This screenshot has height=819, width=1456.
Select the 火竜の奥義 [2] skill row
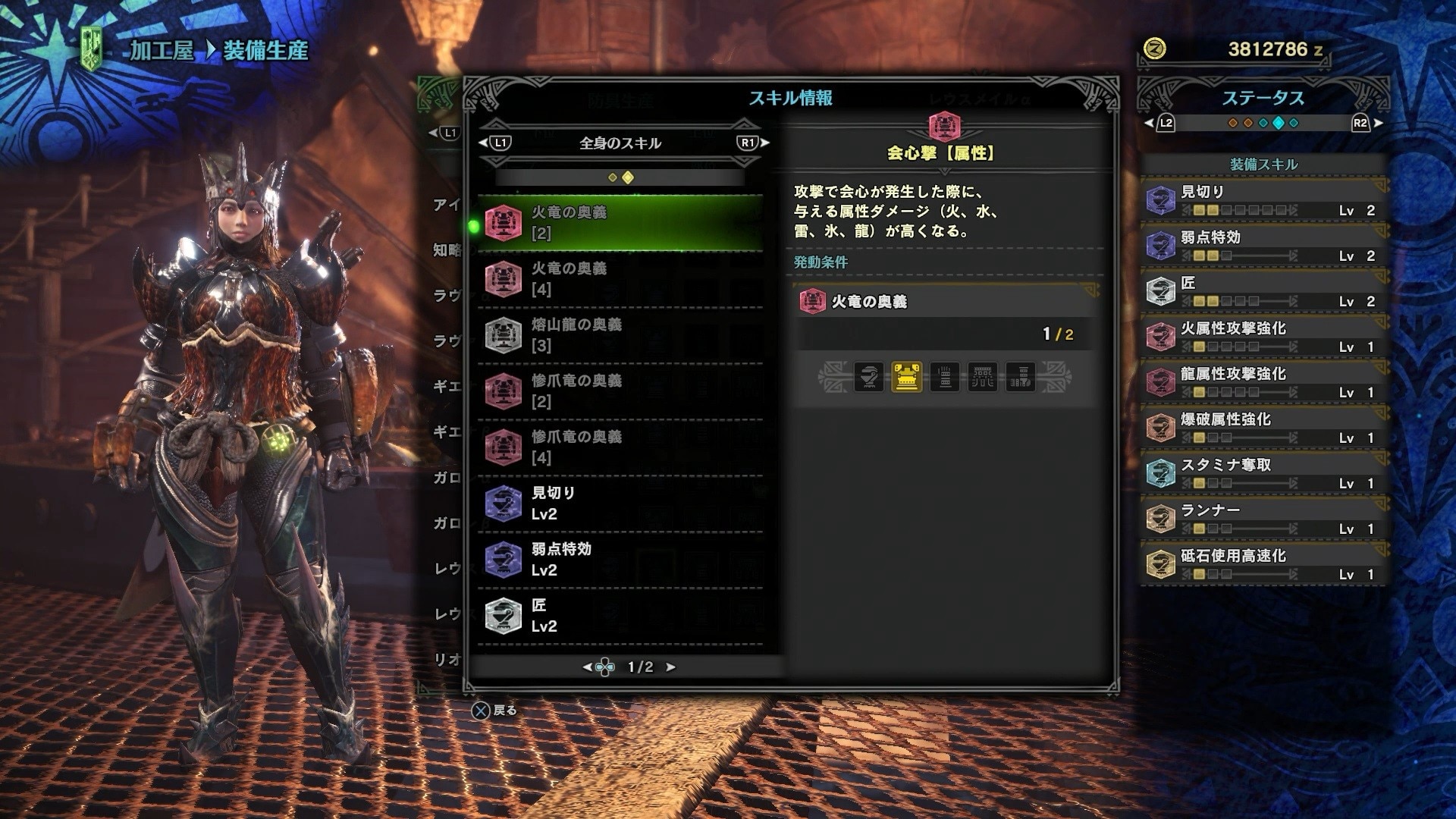point(620,223)
